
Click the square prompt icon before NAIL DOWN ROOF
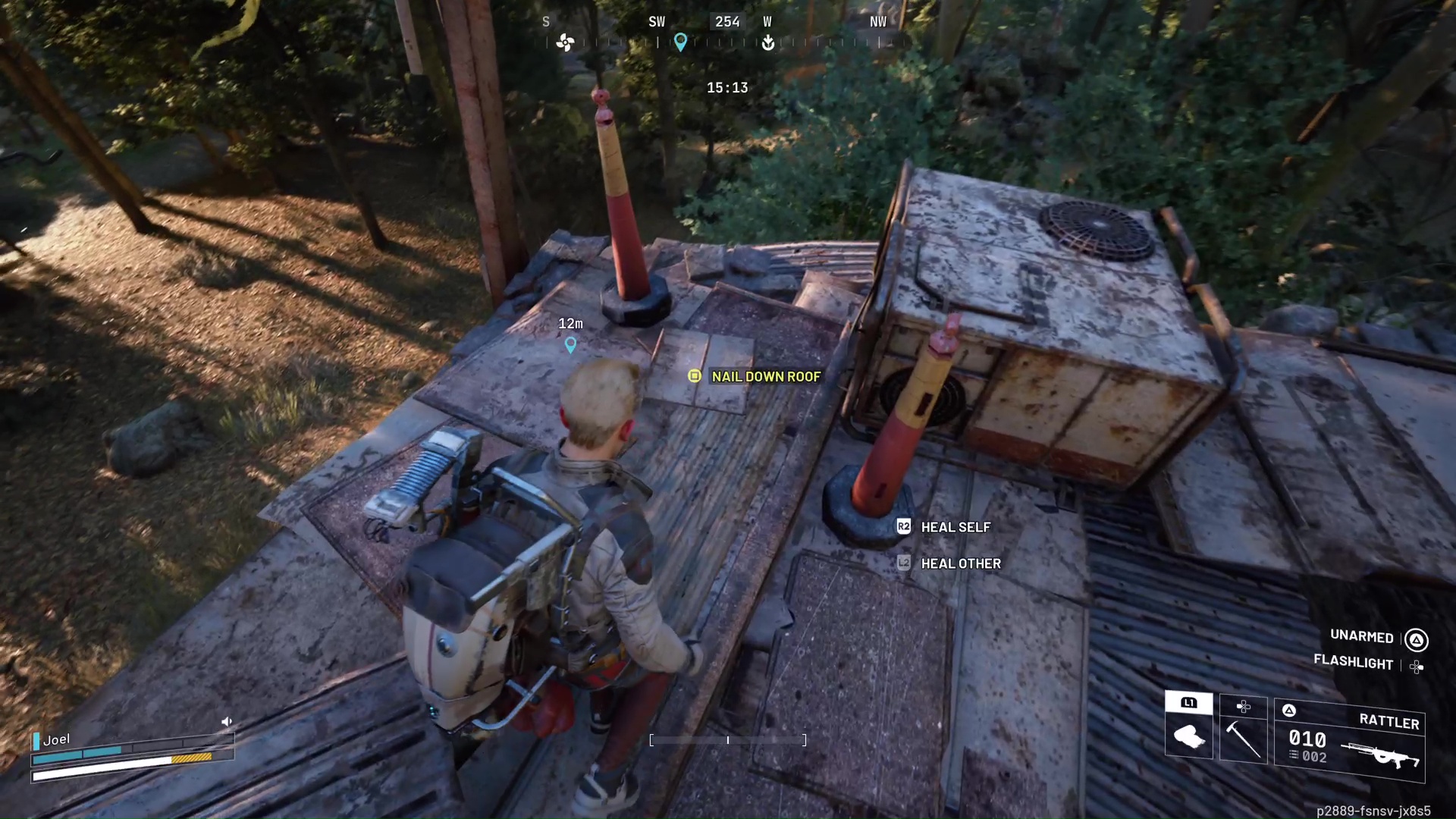pyautogui.click(x=695, y=376)
